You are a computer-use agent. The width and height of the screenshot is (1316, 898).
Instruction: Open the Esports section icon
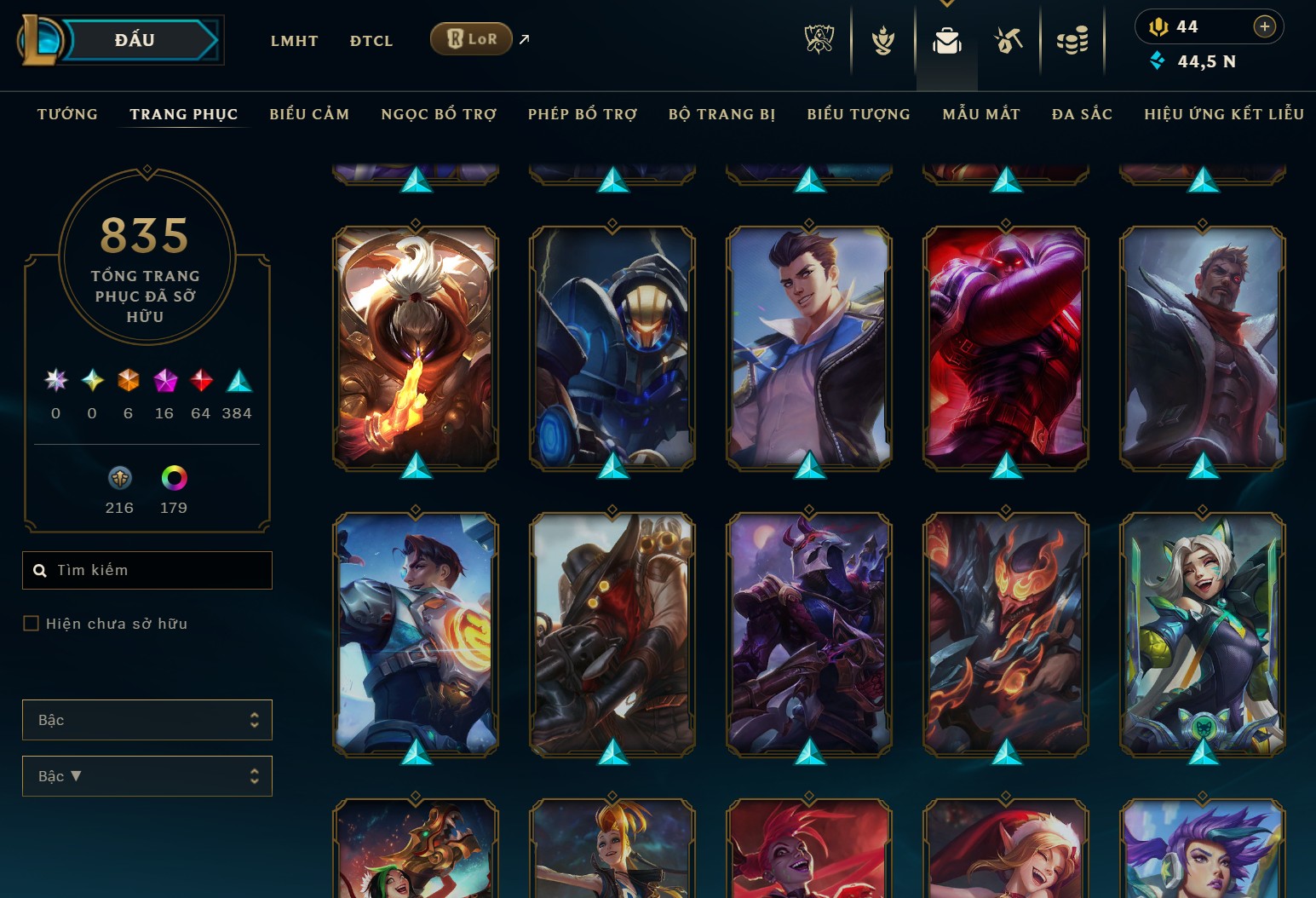point(821,38)
